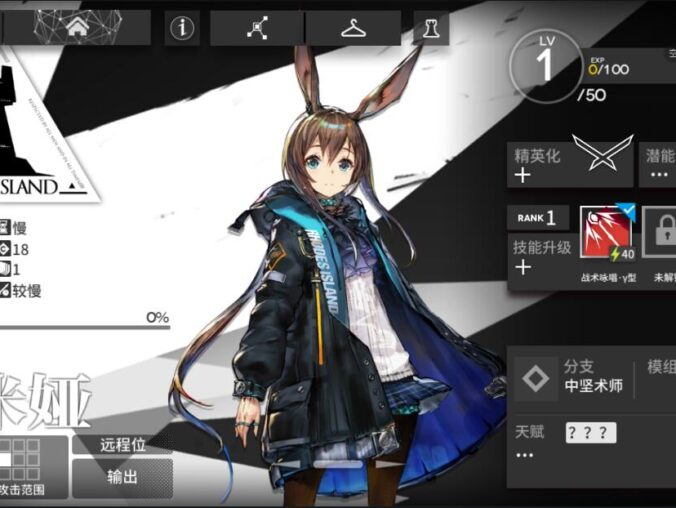The image size is (676, 508).
Task: Go to the home screen
Action: (x=78, y=28)
